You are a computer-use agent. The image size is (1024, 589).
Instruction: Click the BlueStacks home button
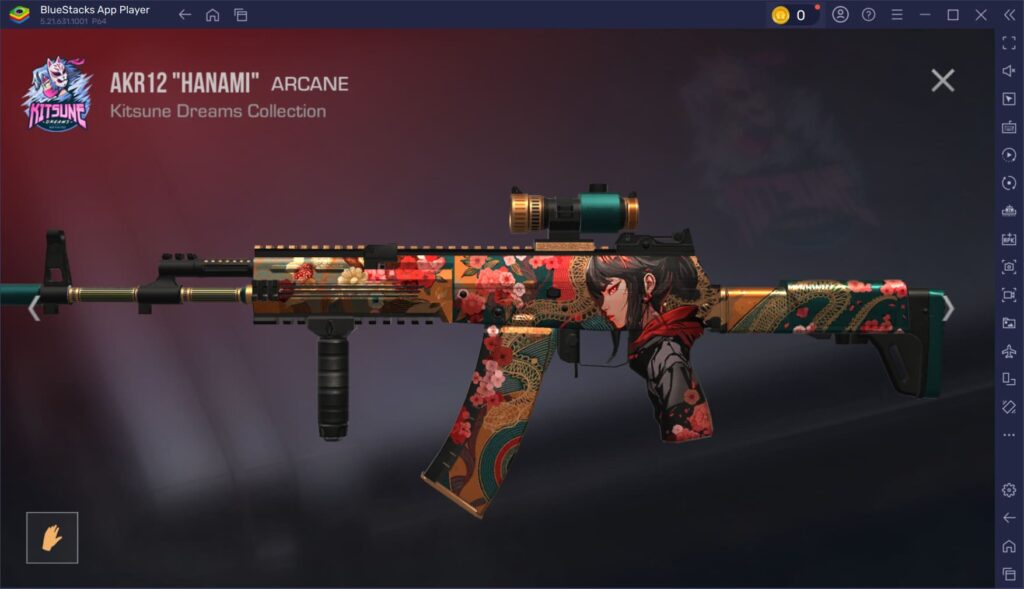click(x=212, y=15)
